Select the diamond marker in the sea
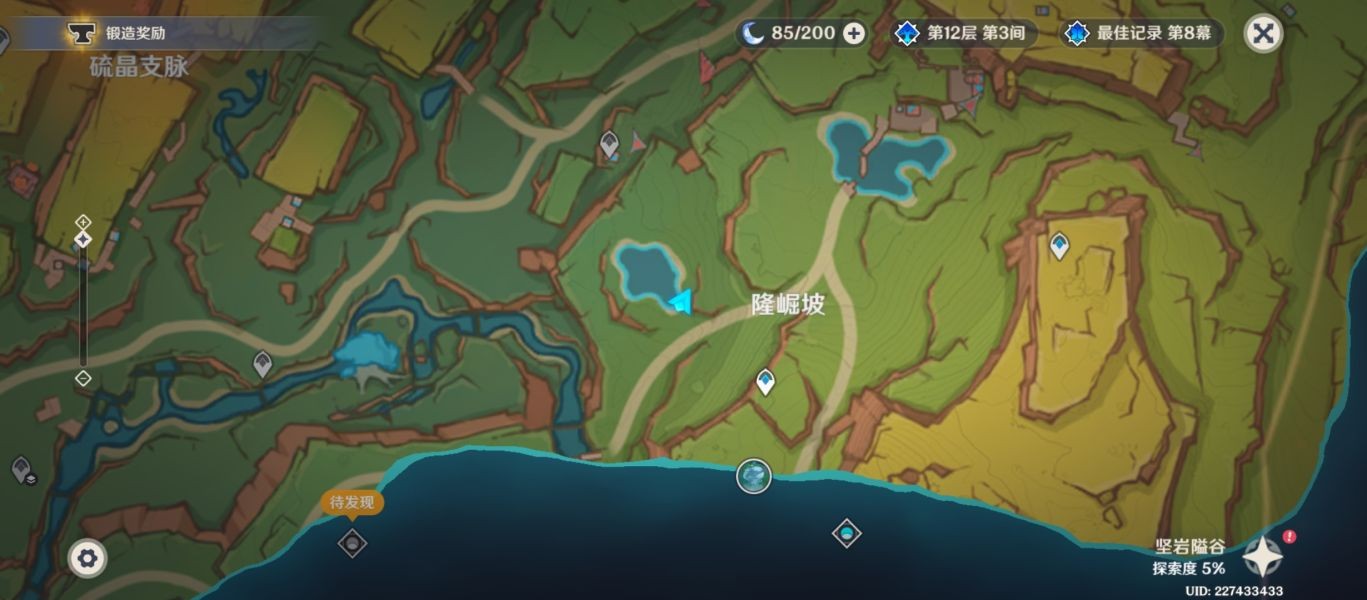Viewport: 1367px width, 600px height. [846, 533]
